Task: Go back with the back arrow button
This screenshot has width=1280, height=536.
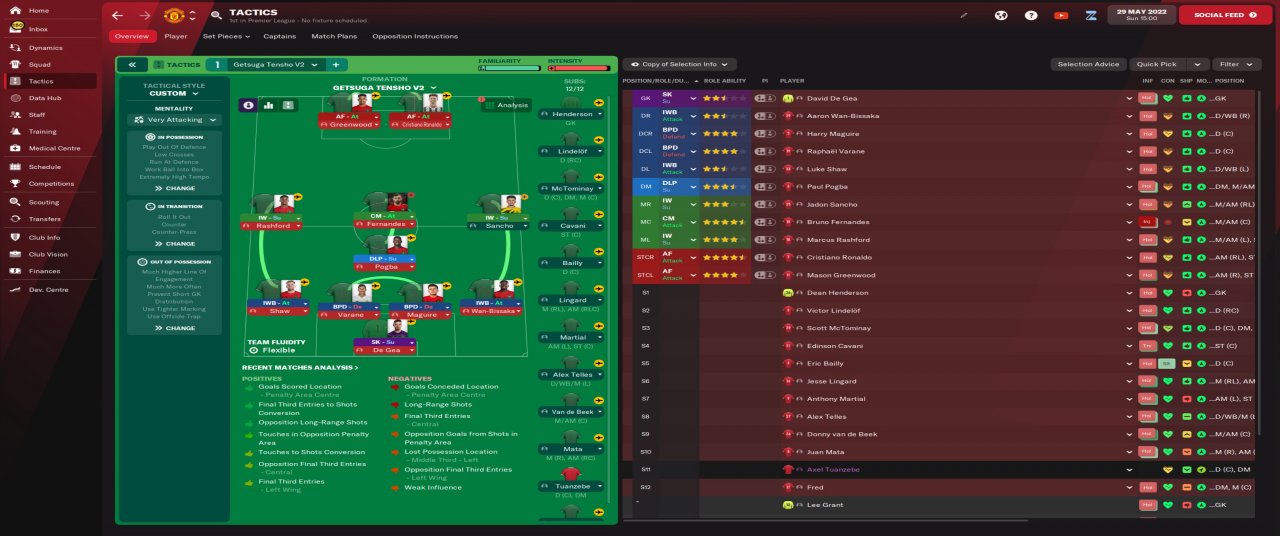Action: (118, 15)
